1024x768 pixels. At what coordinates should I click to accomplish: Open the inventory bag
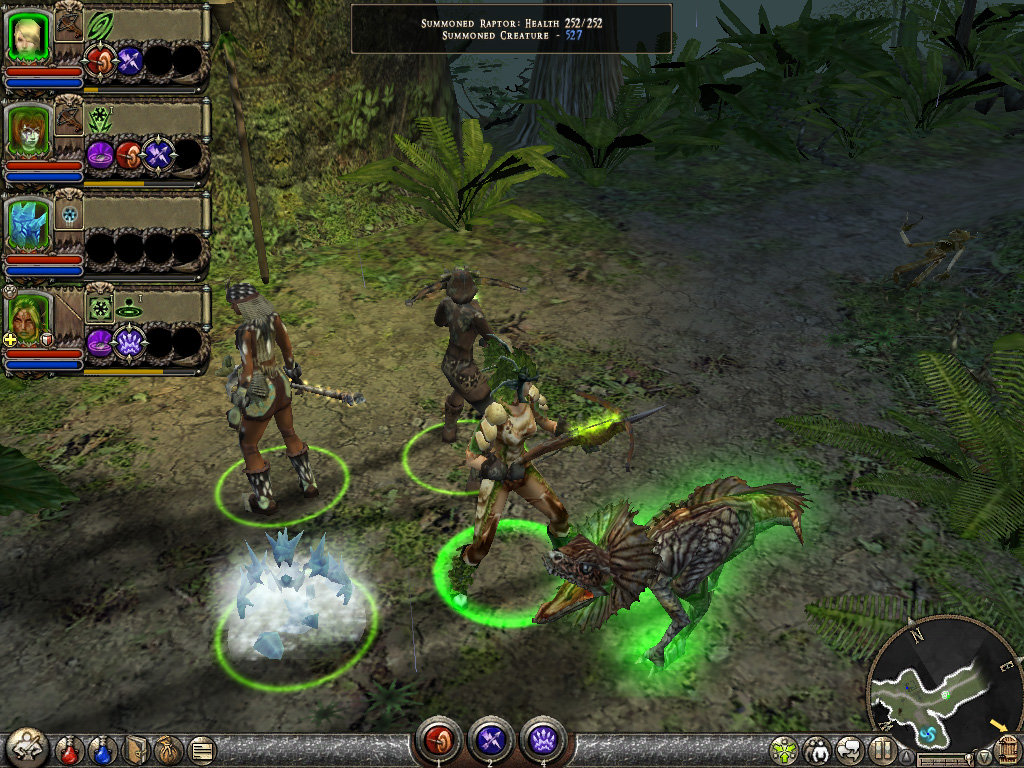coord(168,749)
